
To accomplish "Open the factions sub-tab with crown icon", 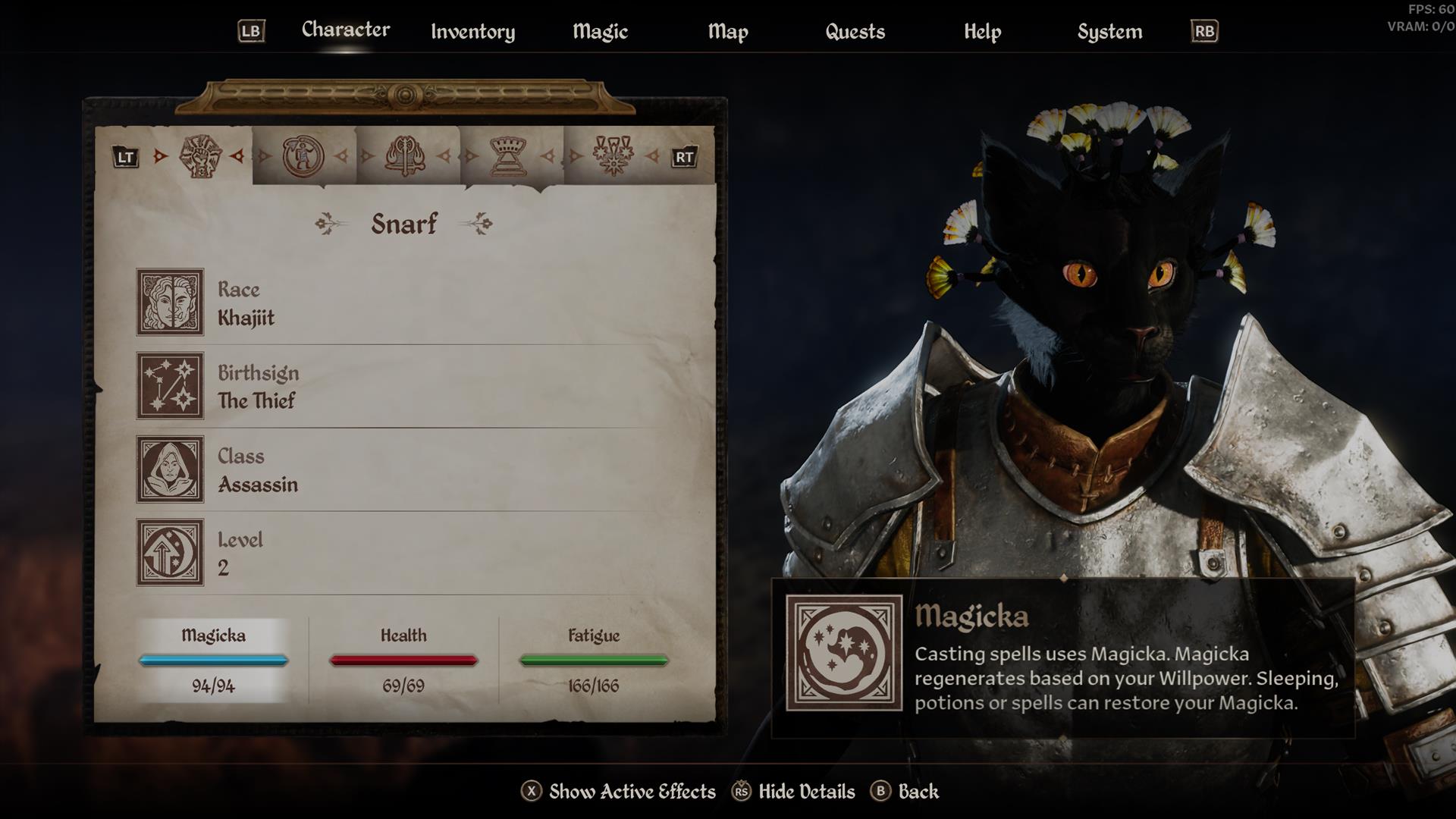I will pyautogui.click(x=510, y=156).
